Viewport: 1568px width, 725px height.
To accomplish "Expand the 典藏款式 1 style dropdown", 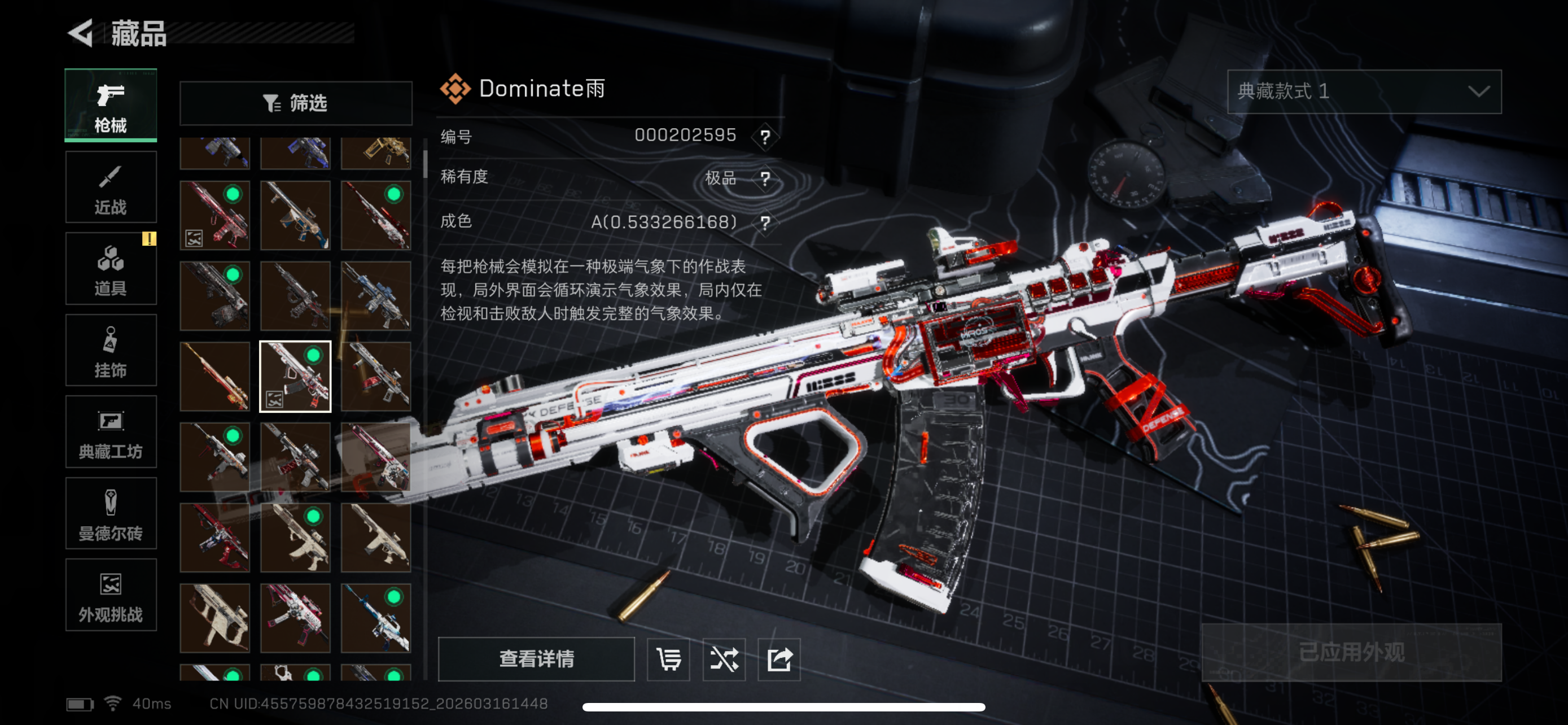I will click(x=1364, y=91).
